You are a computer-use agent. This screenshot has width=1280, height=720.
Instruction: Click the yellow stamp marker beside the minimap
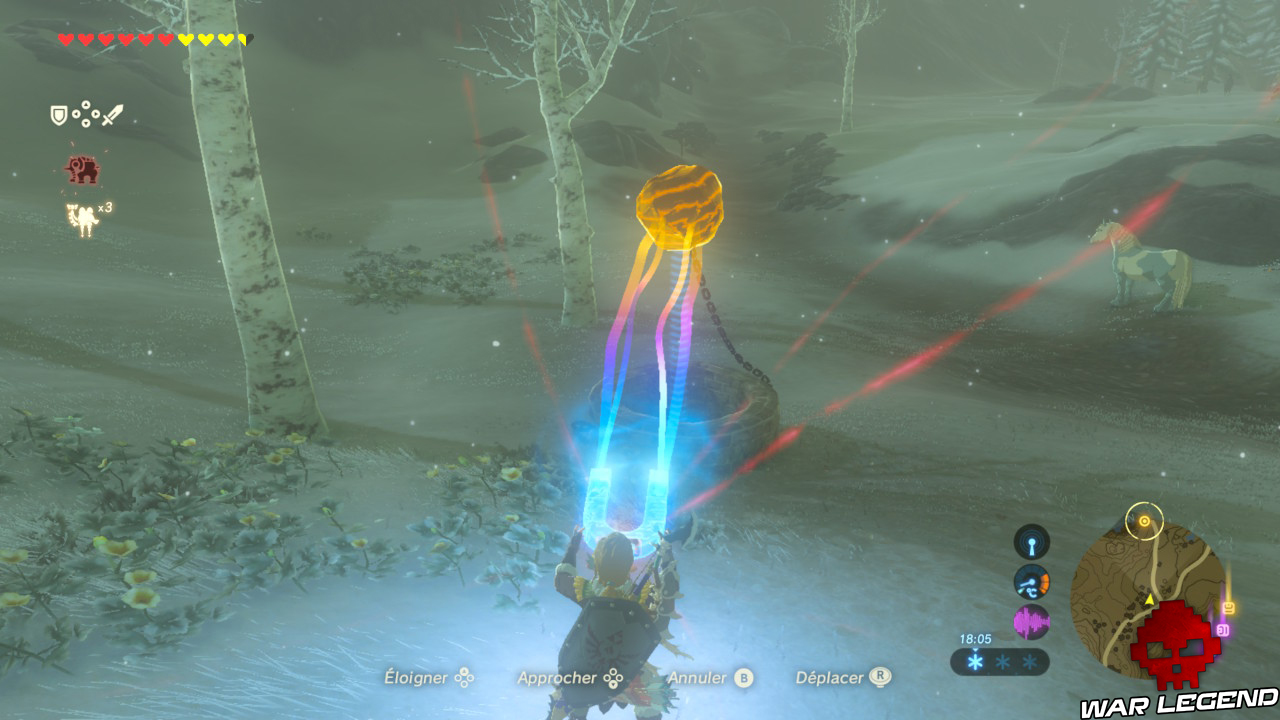[x=1228, y=606]
